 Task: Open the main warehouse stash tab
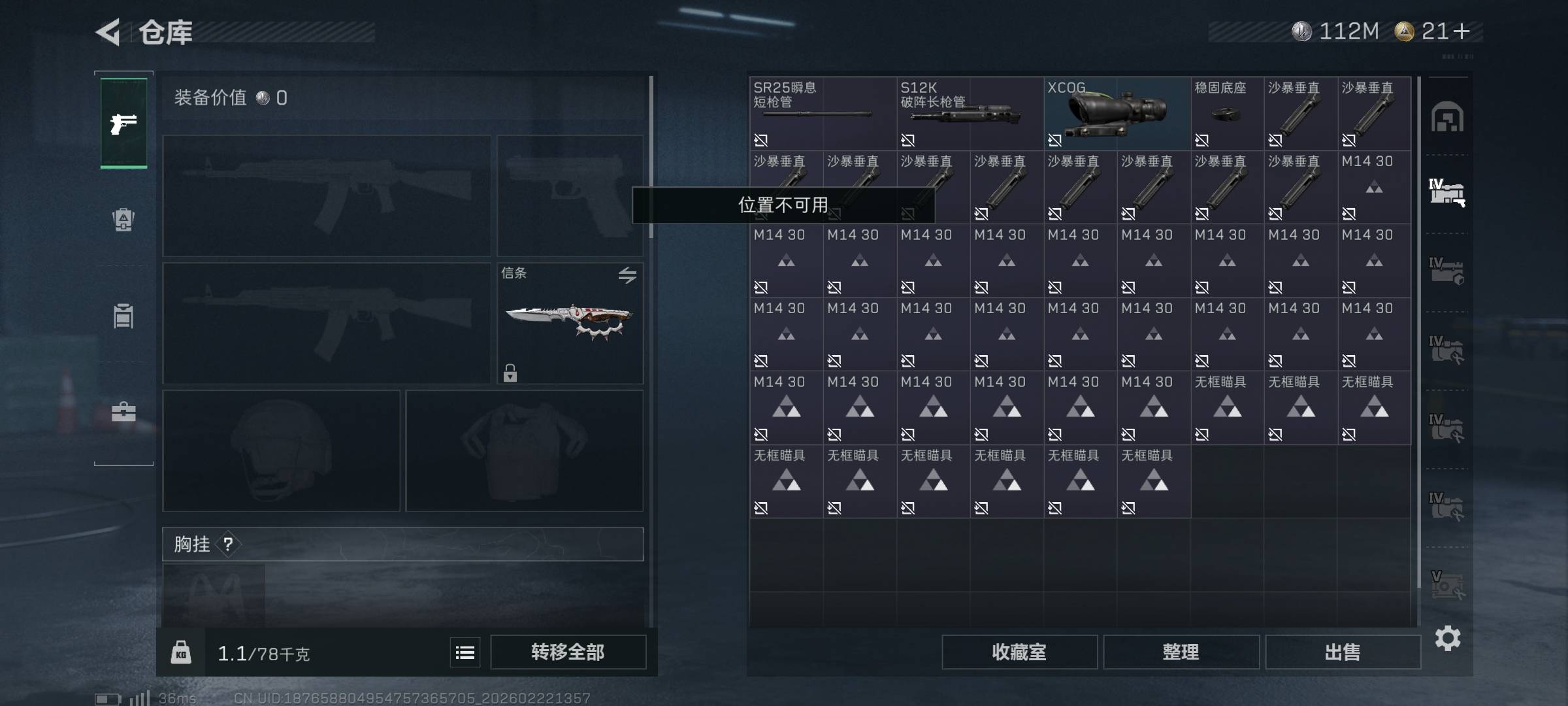[1447, 118]
